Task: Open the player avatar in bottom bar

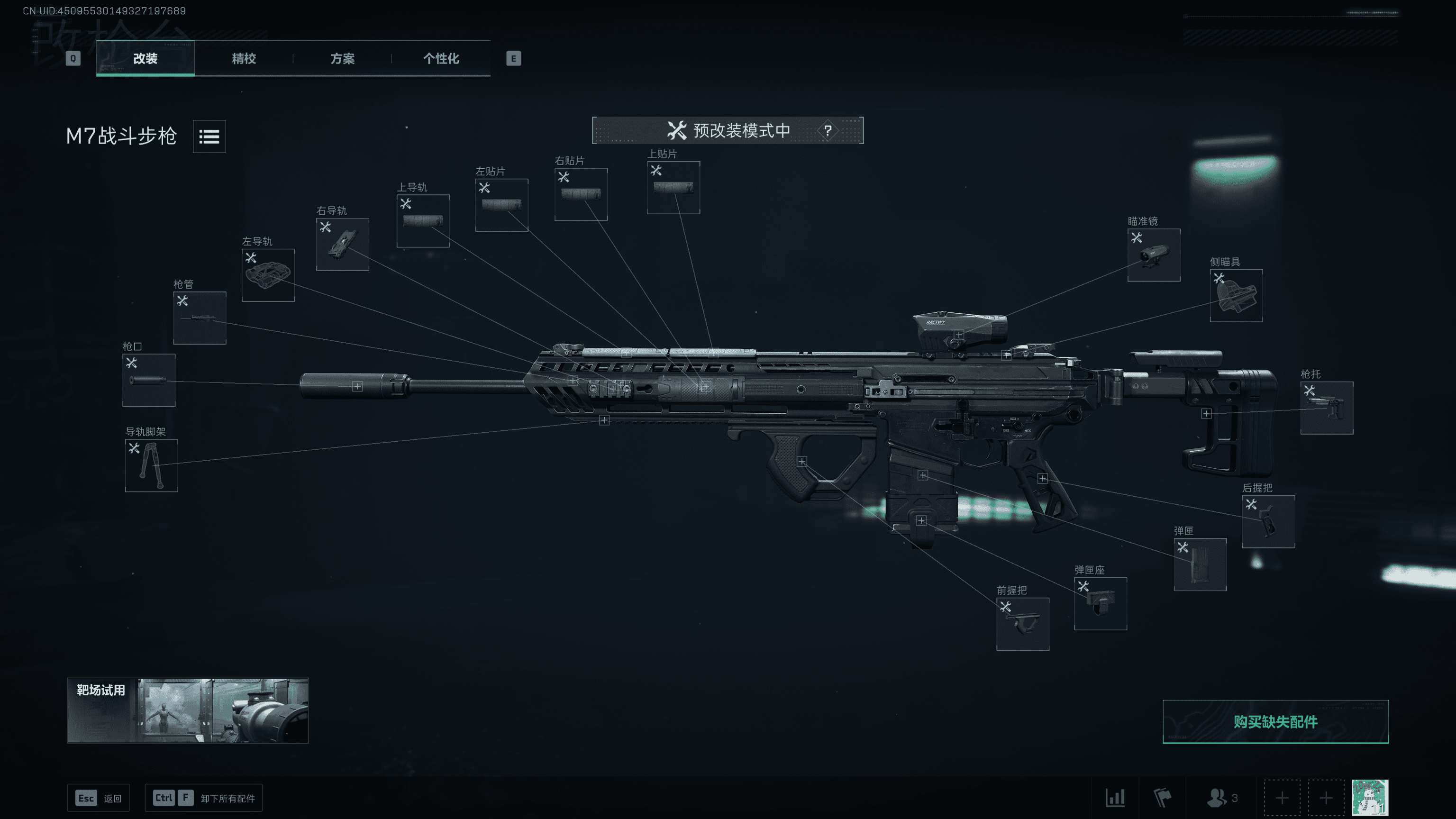Action: [x=1370, y=798]
